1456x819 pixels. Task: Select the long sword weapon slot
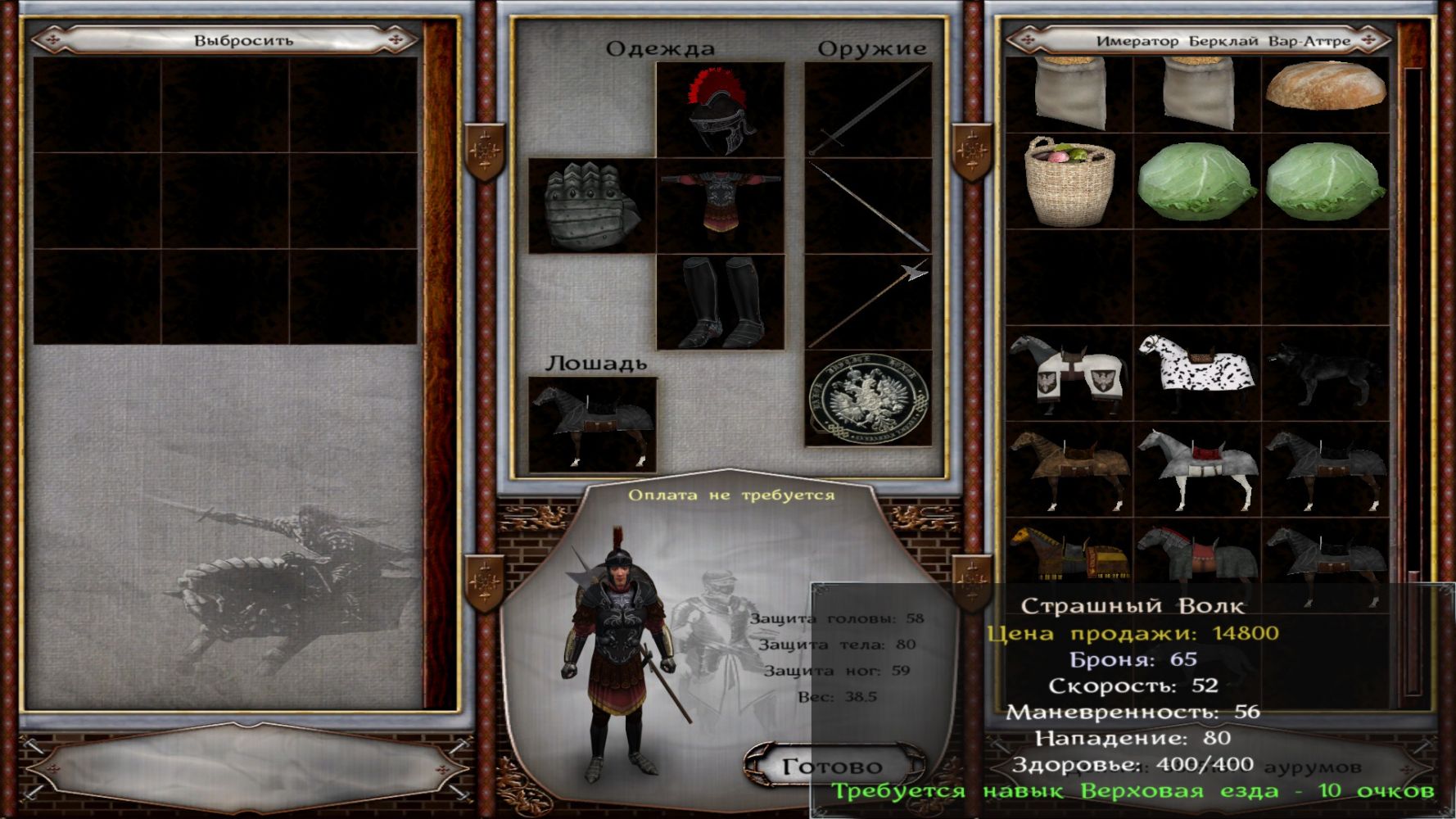pyautogui.click(x=868, y=111)
